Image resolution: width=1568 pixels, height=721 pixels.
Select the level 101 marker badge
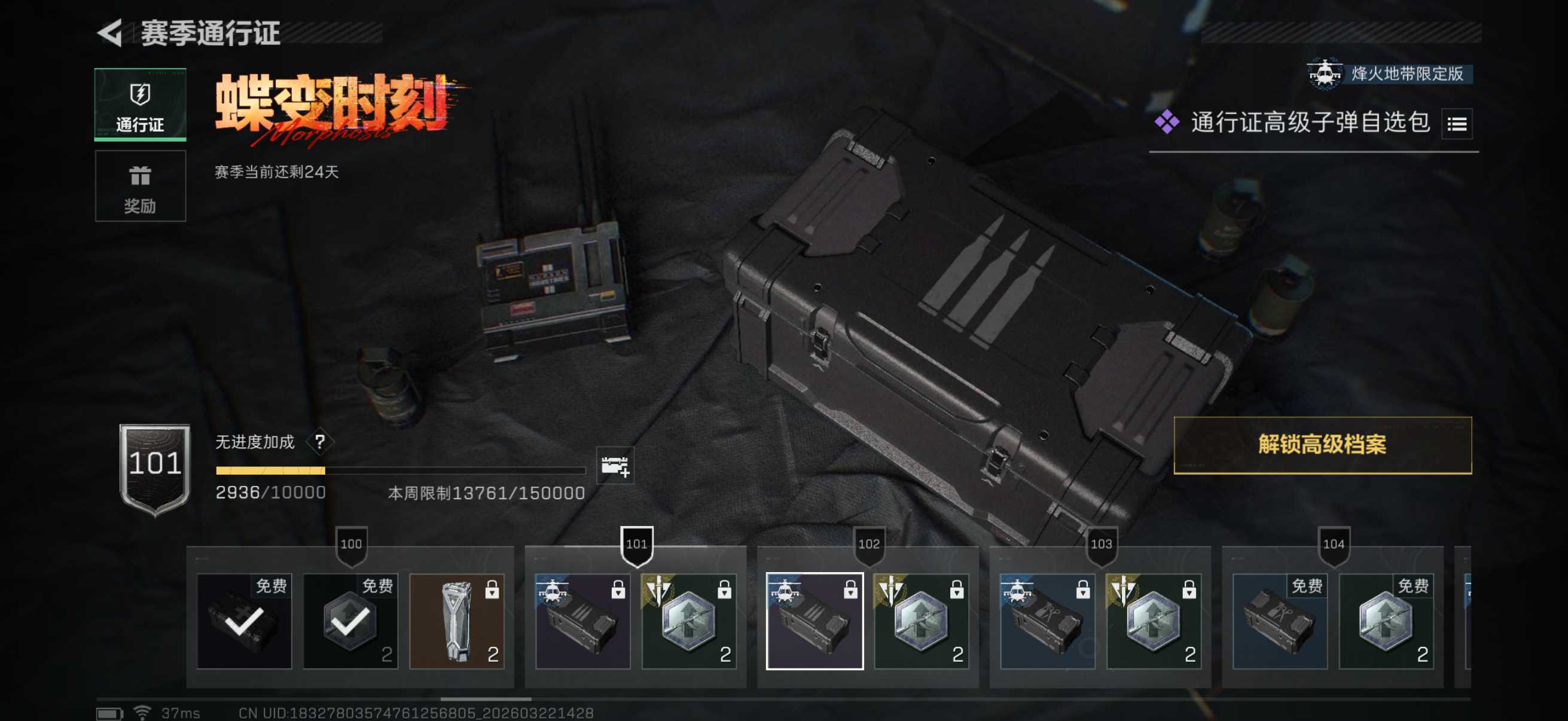(x=637, y=544)
